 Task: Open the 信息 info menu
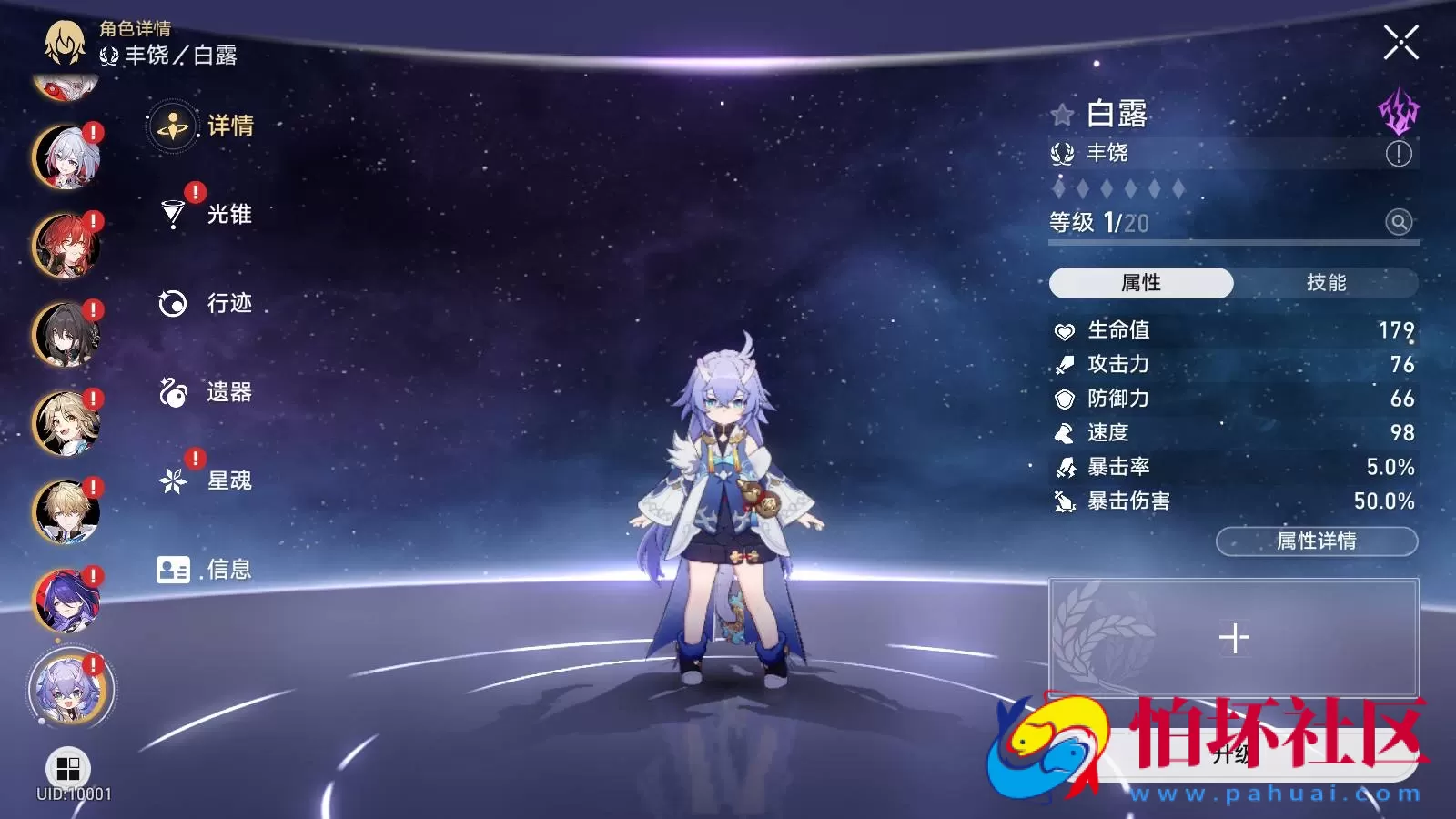point(204,570)
